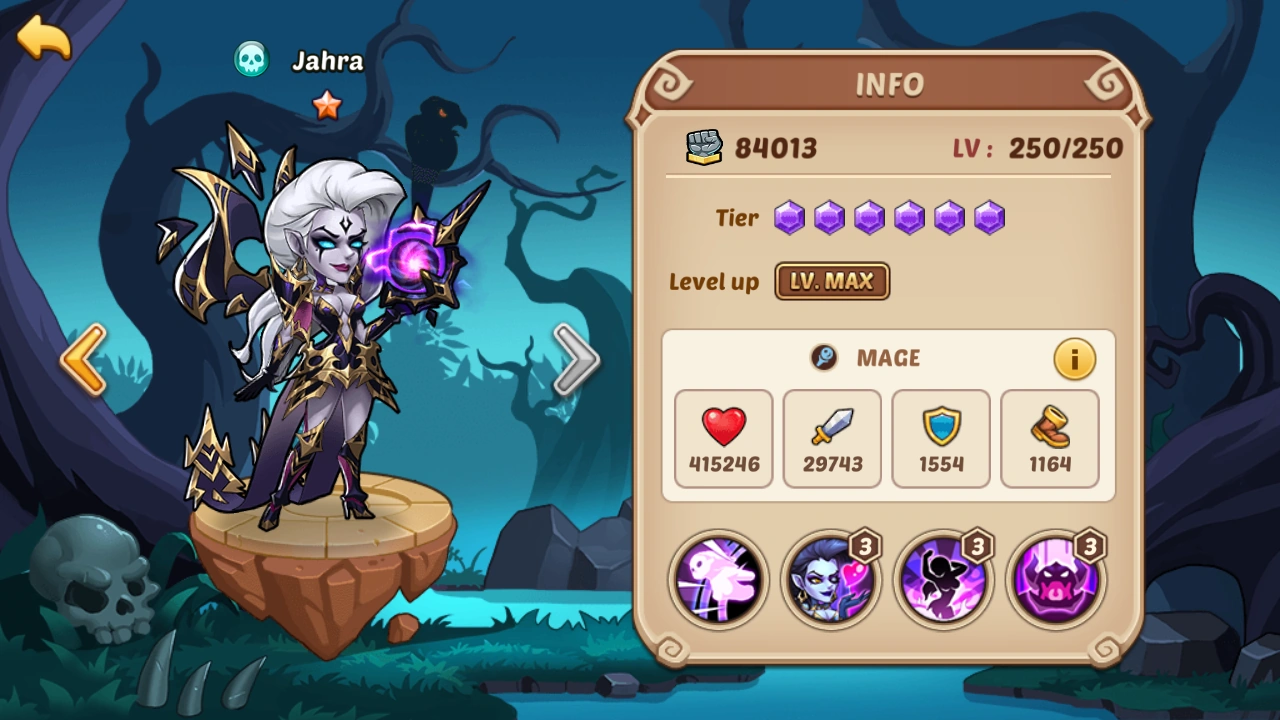
Task: Open the circular info button beside MAGE
Action: pyautogui.click(x=1074, y=358)
